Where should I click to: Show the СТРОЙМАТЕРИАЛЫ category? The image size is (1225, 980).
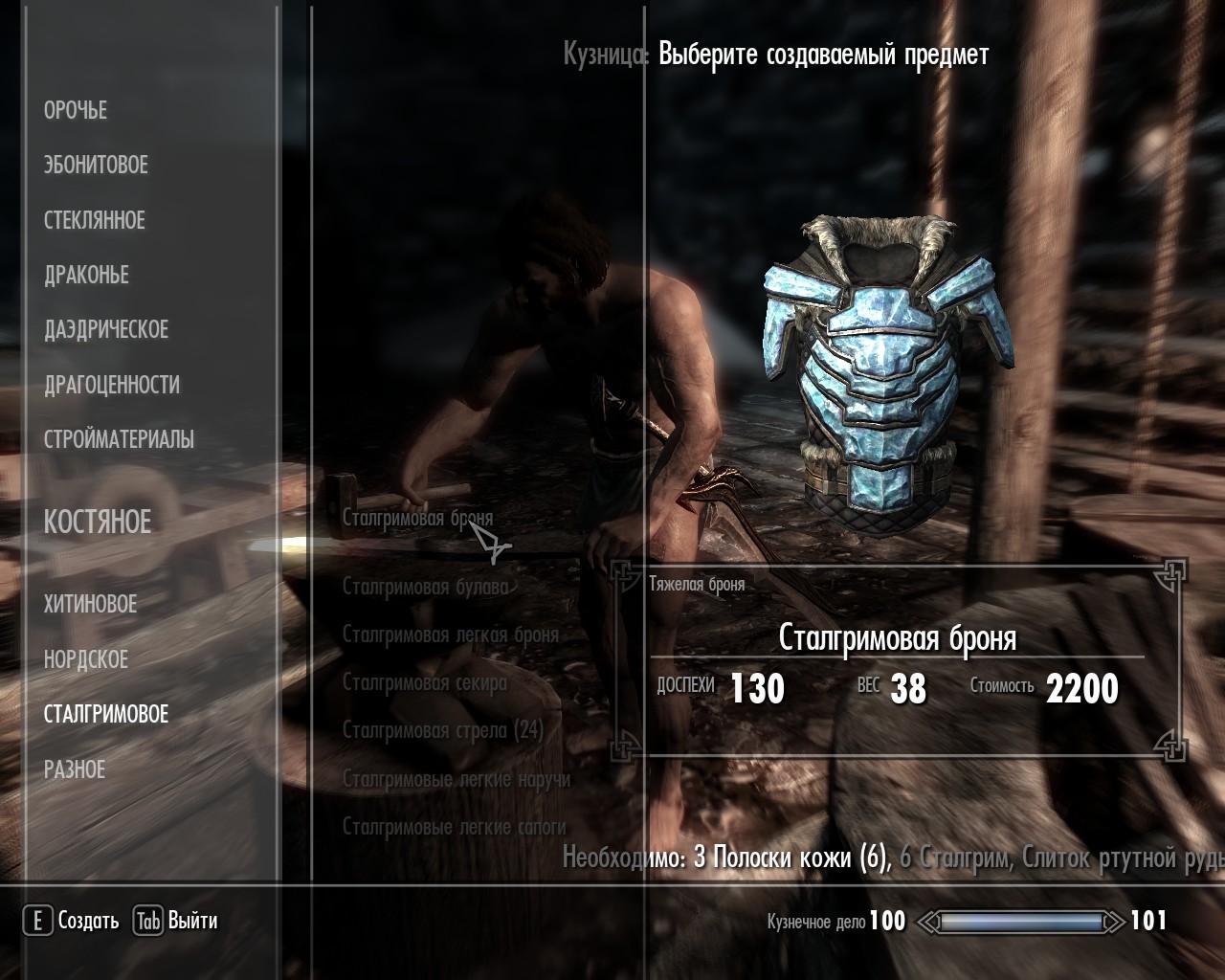(119, 440)
